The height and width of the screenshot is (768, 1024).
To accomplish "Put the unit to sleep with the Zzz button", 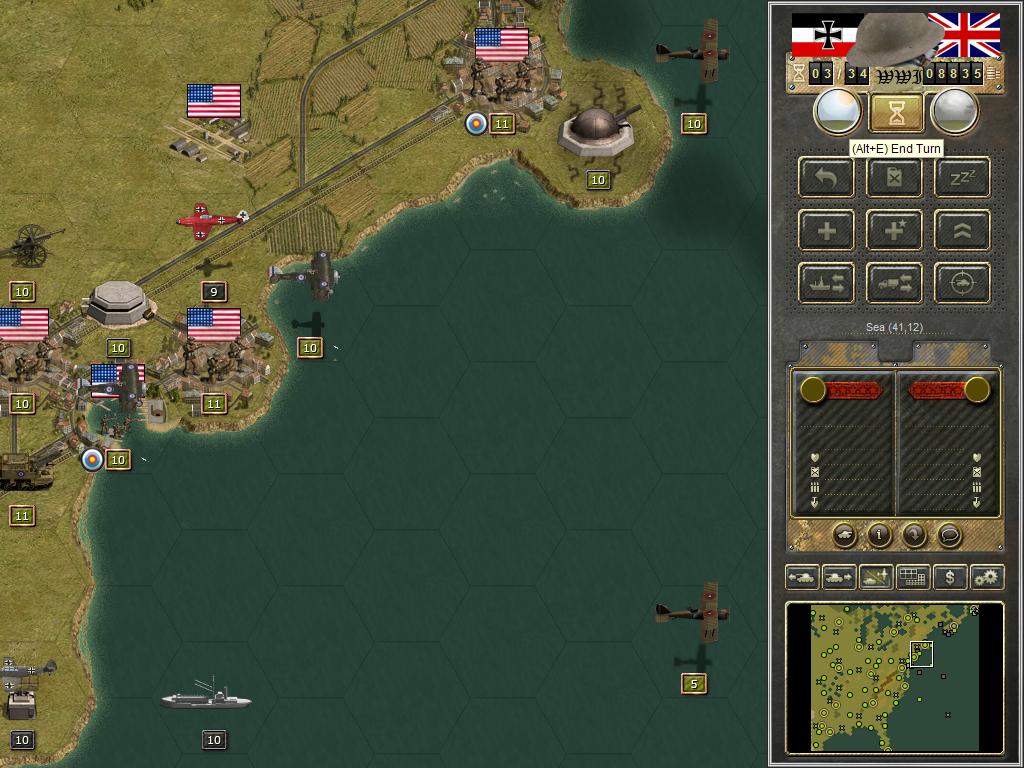I will (x=963, y=178).
